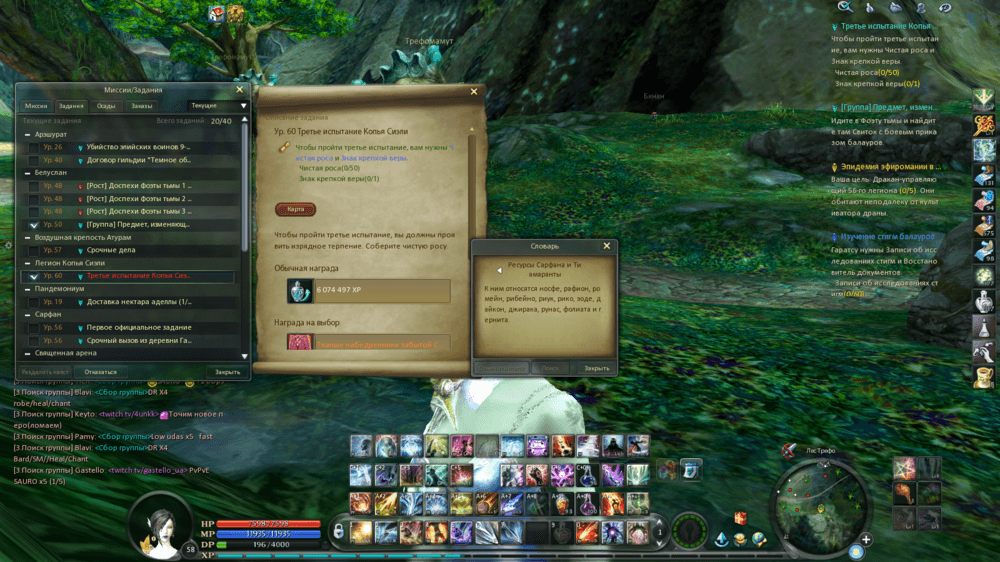Image resolution: width=1000 pixels, height=562 pixels.
Task: Click the Отказаться abandon quest button
Action: click(x=100, y=372)
